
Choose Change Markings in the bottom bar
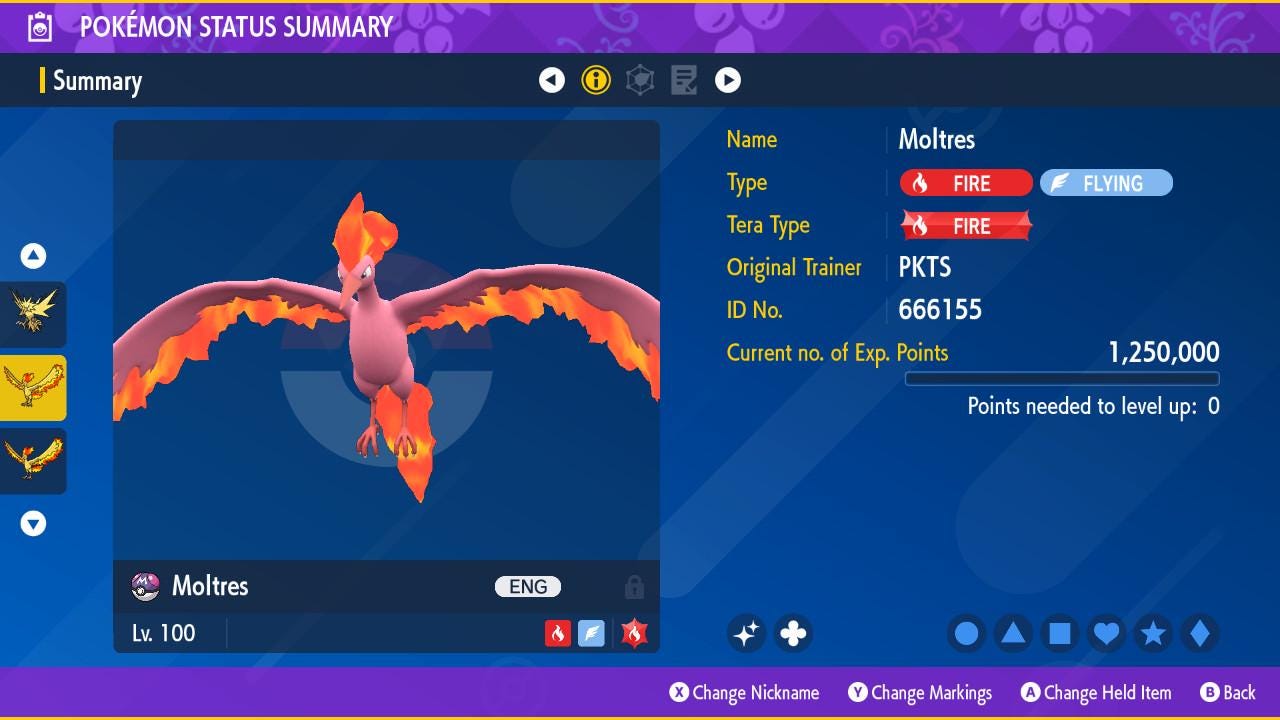pyautogui.click(x=921, y=692)
